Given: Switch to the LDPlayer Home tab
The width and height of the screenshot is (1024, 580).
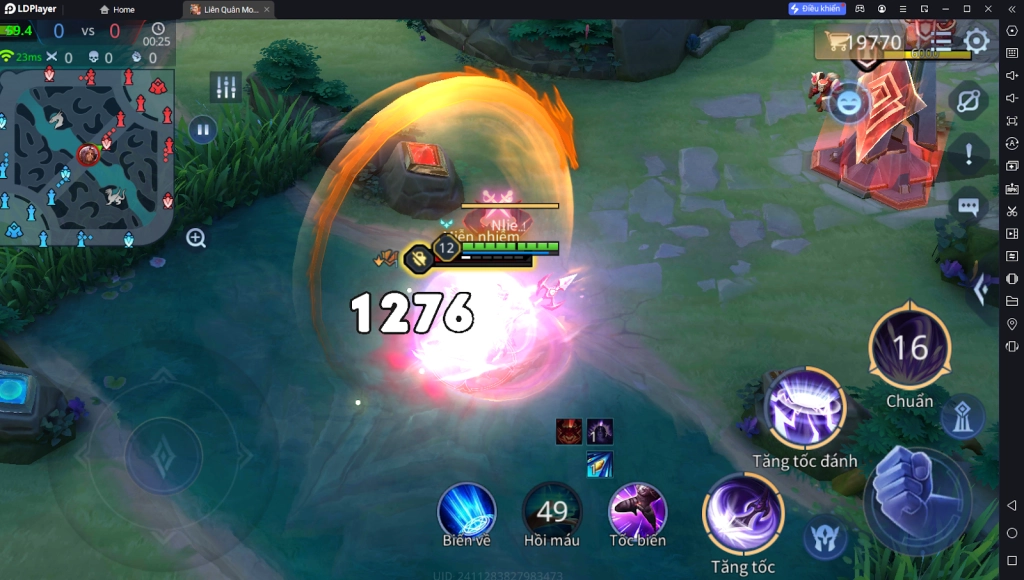Looking at the screenshot, I should pos(118,9).
